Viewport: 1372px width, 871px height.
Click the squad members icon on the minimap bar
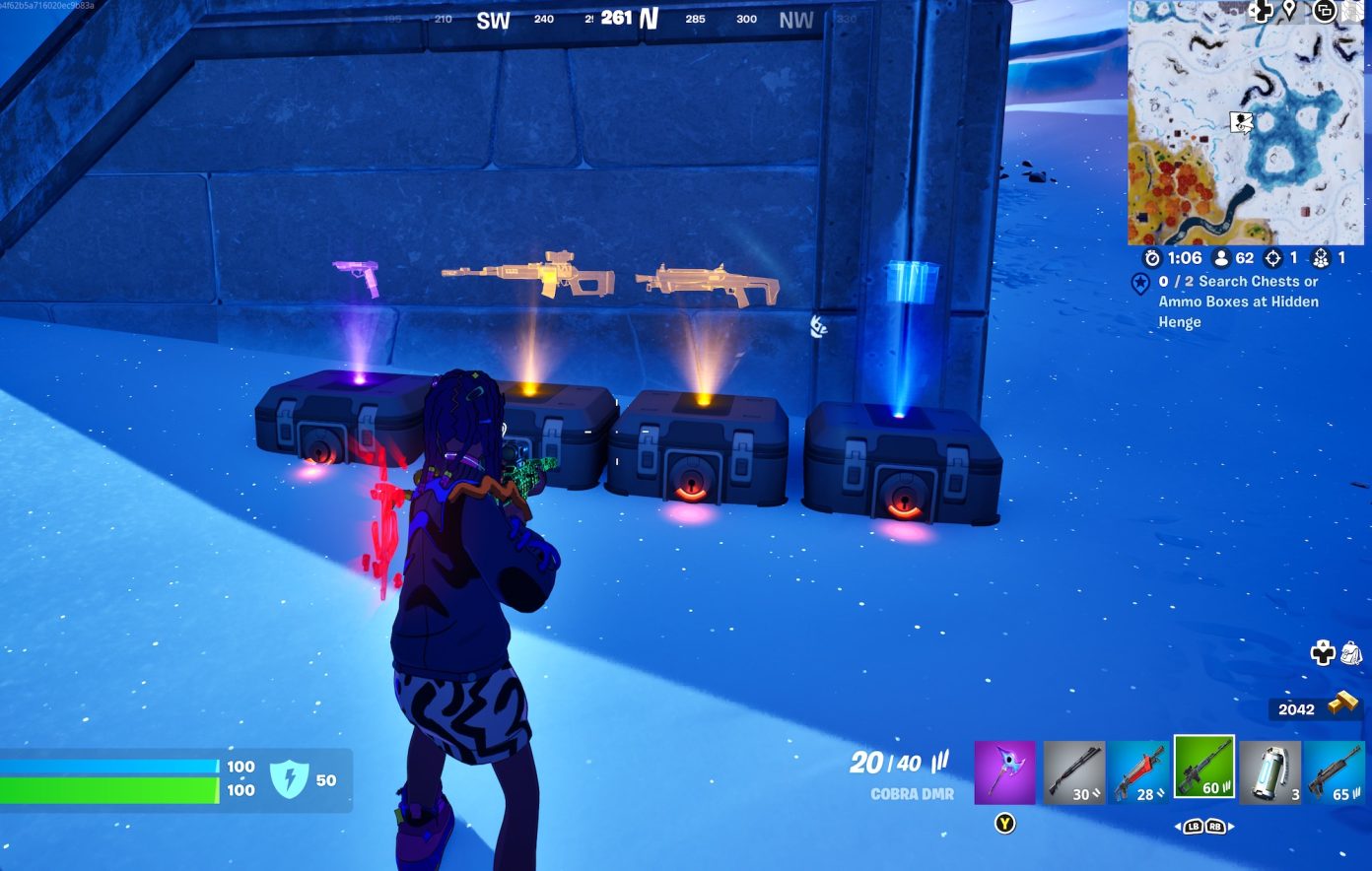pyautogui.click(x=1321, y=259)
